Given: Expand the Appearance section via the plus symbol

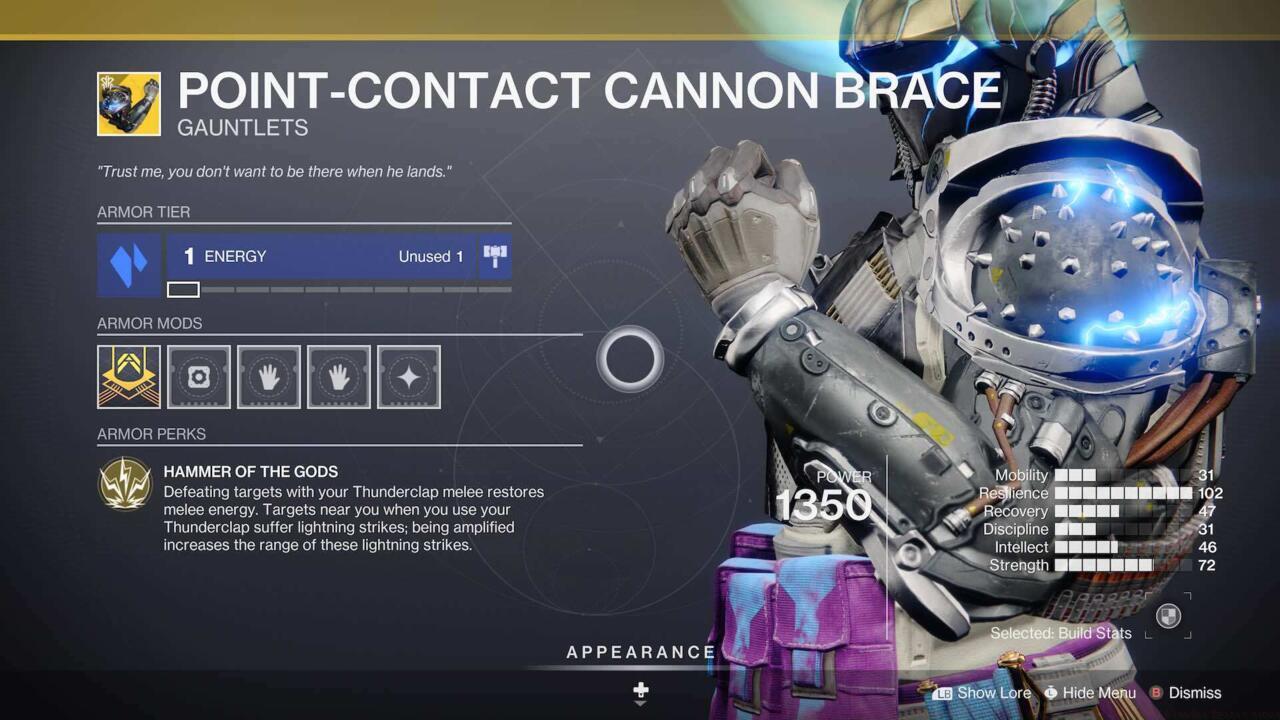Looking at the screenshot, I should [x=640, y=692].
